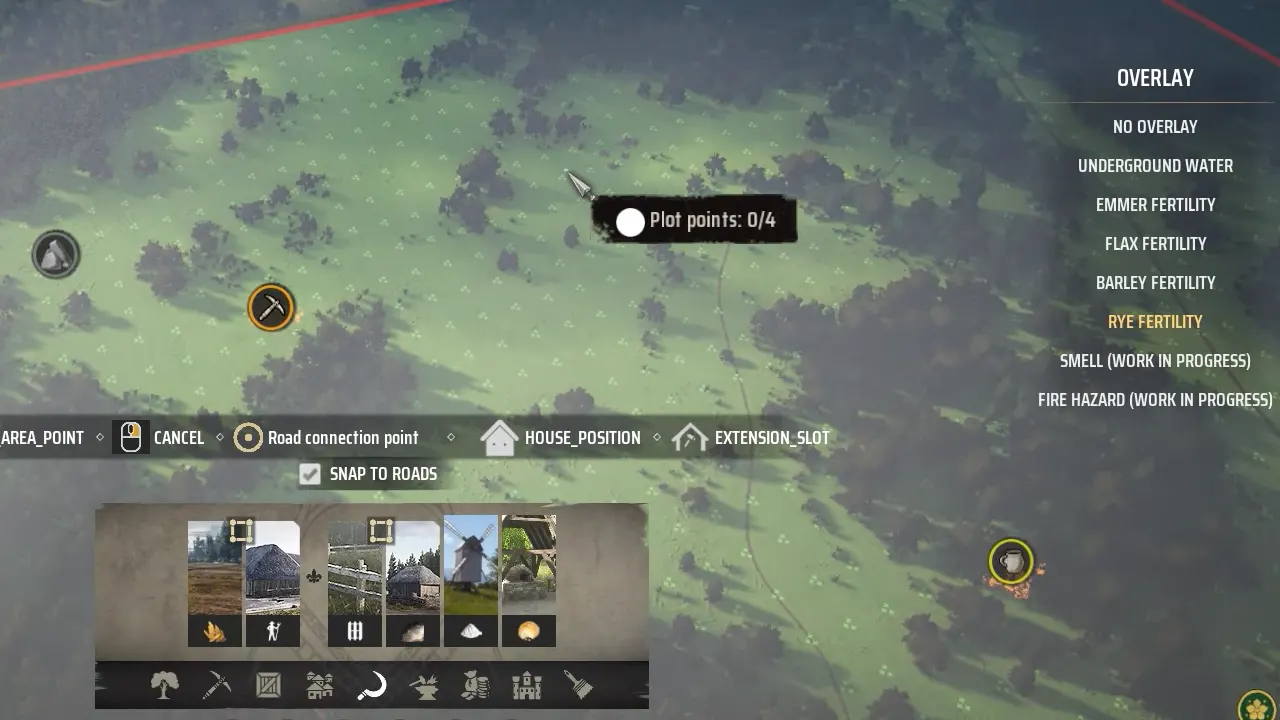The width and height of the screenshot is (1280, 720).
Task: Open the houses residential build category
Action: [x=320, y=686]
